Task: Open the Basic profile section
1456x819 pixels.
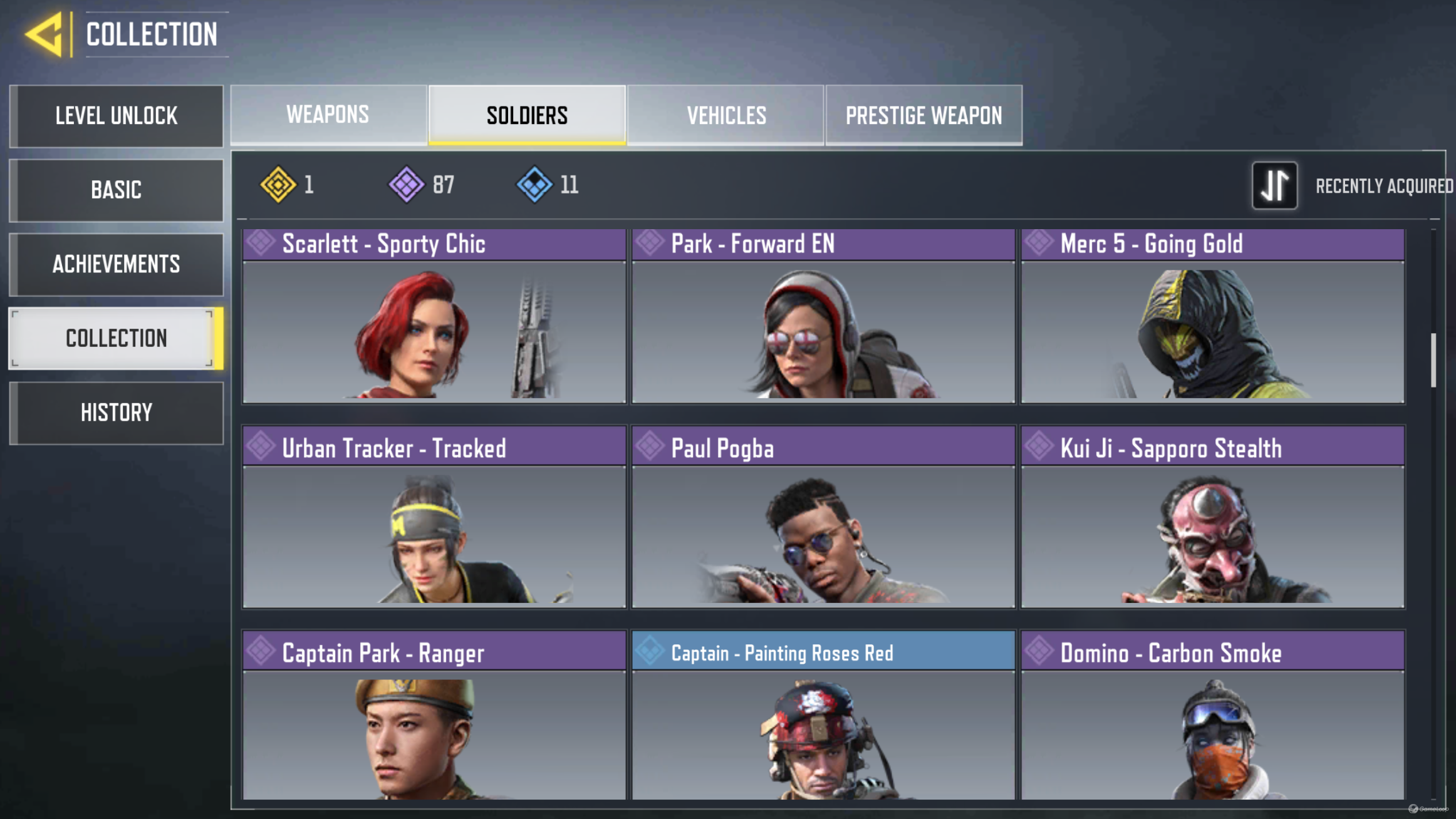Action: coord(117,190)
